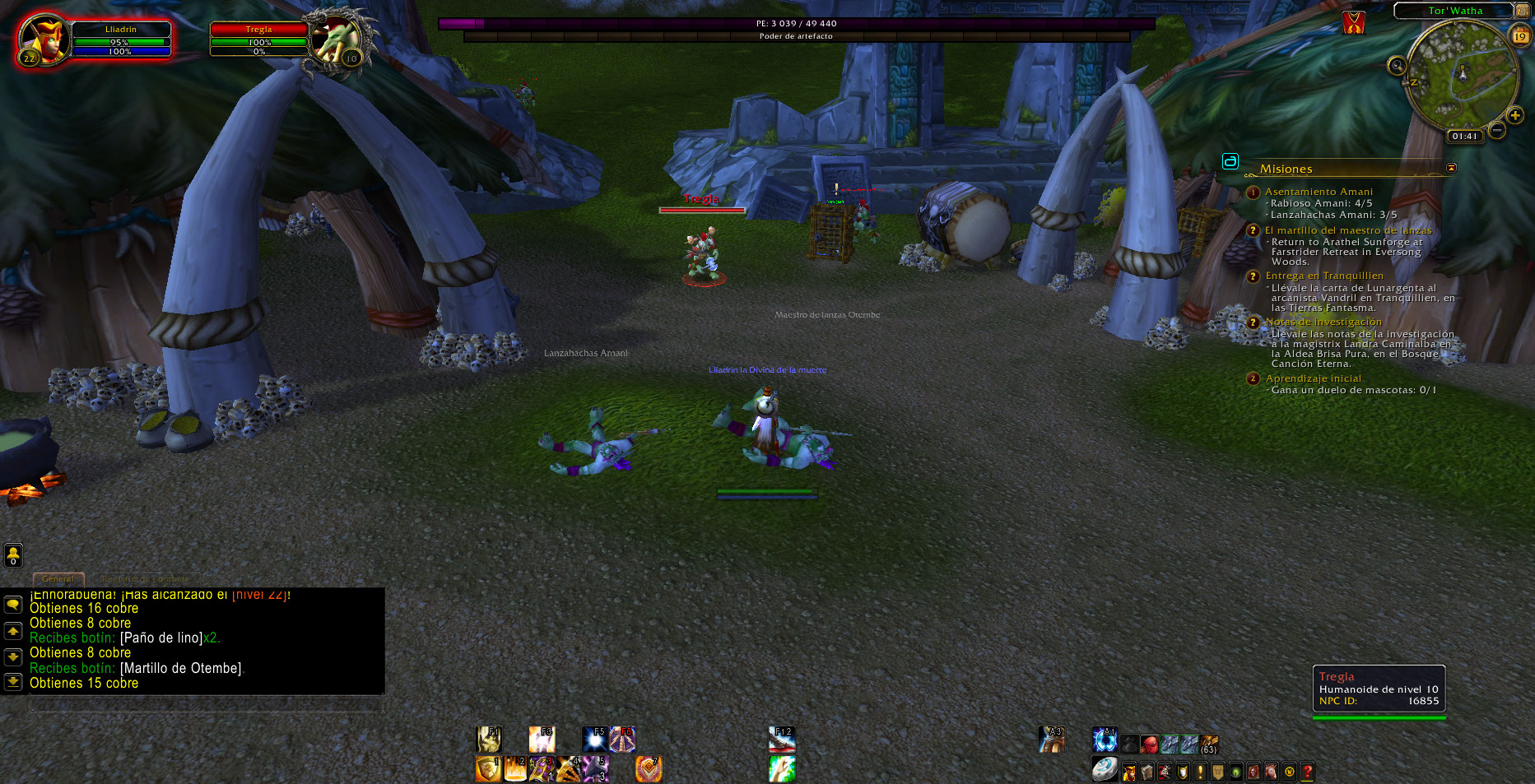Open the red question mark help button
Viewport: 1535px width, 784px height.
pyautogui.click(x=1307, y=772)
